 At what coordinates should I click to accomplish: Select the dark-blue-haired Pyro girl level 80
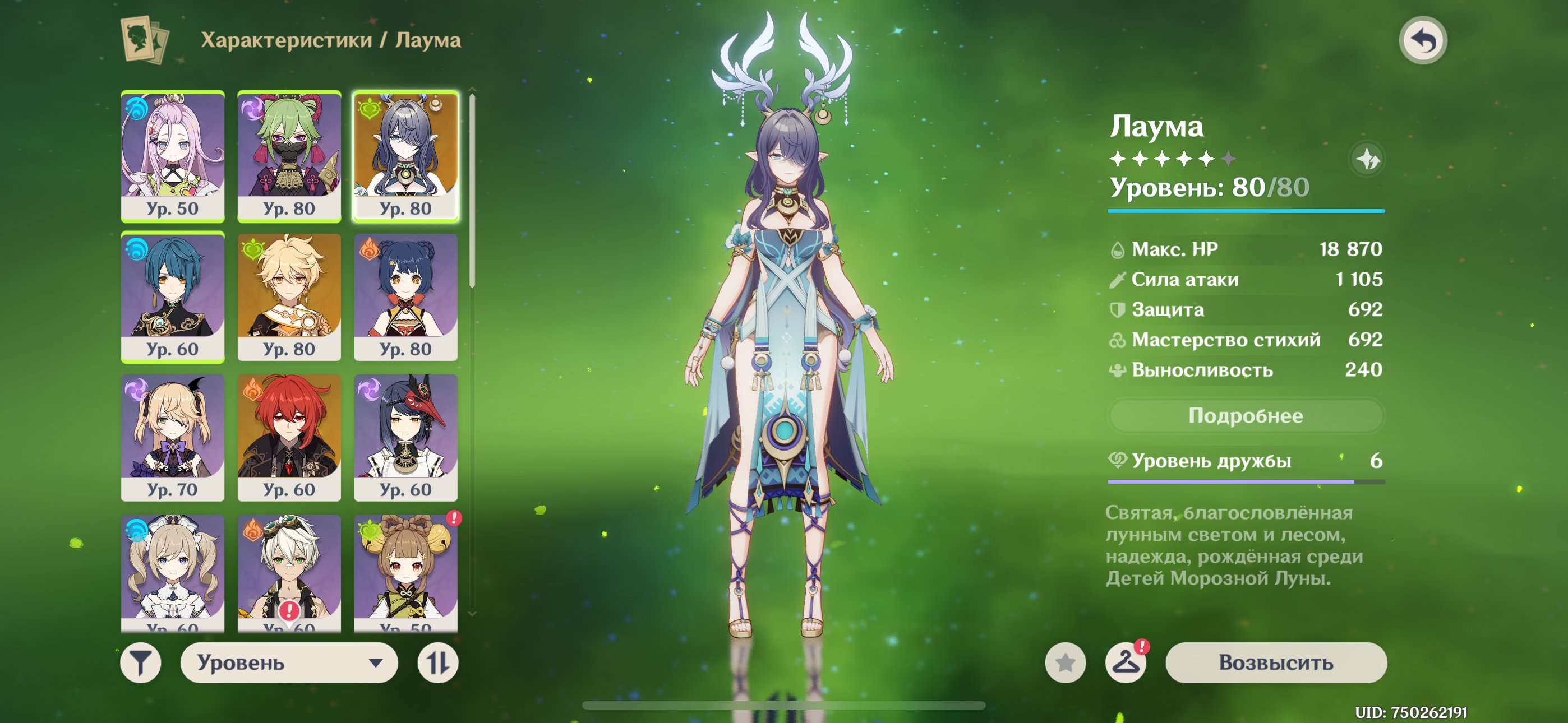pos(405,297)
